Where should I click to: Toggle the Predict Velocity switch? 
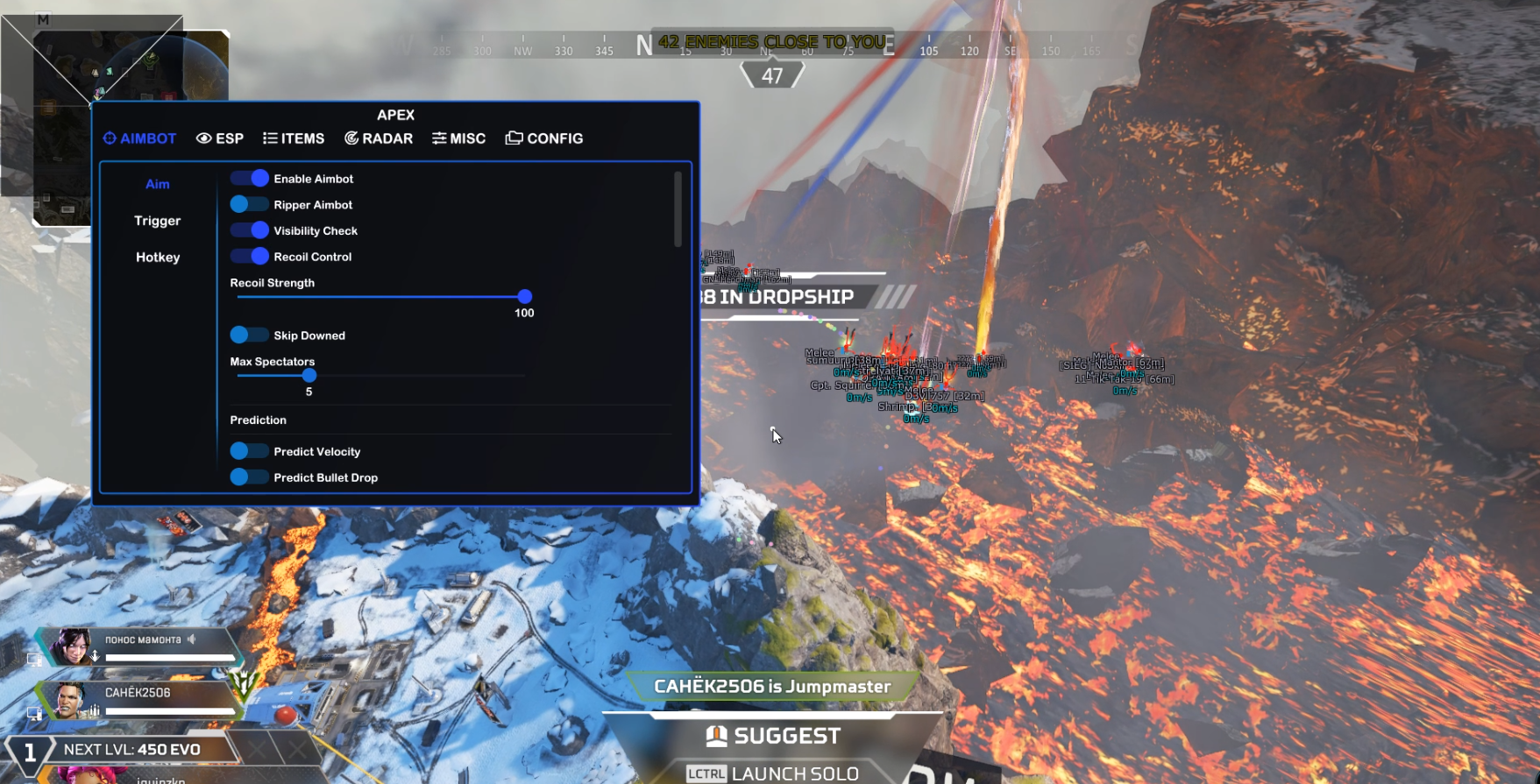(x=249, y=451)
